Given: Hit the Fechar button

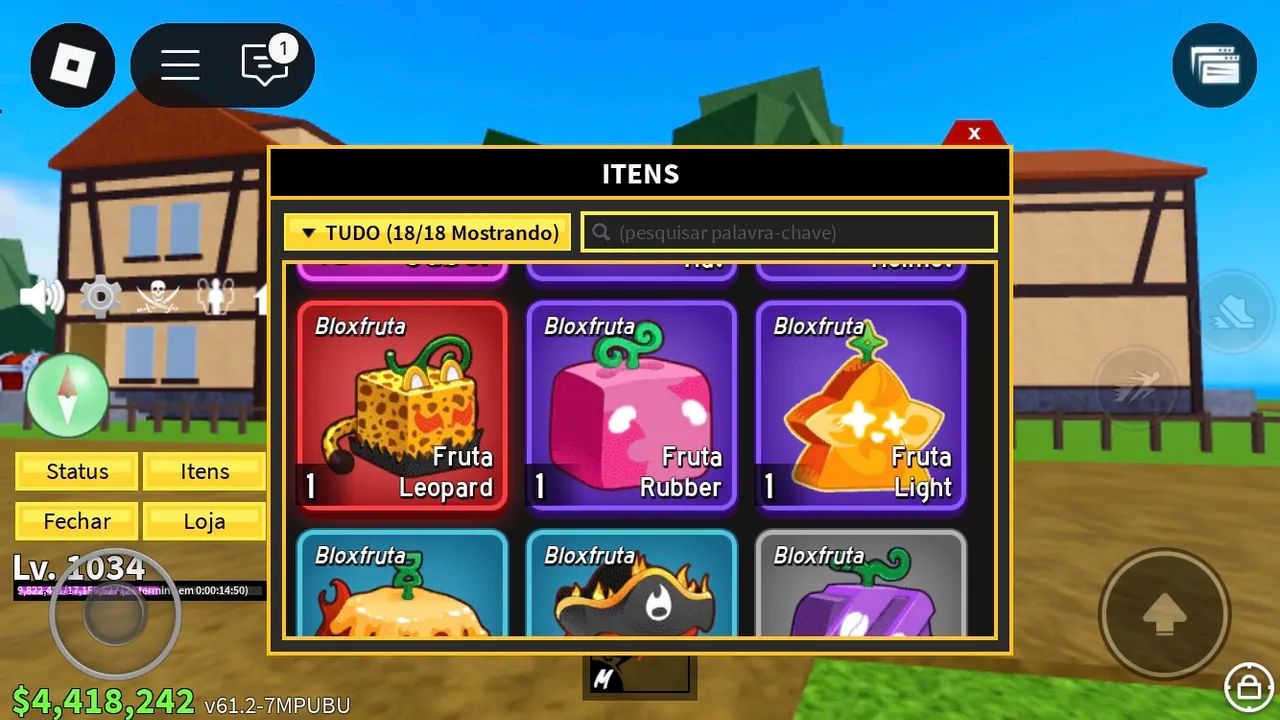Looking at the screenshot, I should (x=77, y=521).
